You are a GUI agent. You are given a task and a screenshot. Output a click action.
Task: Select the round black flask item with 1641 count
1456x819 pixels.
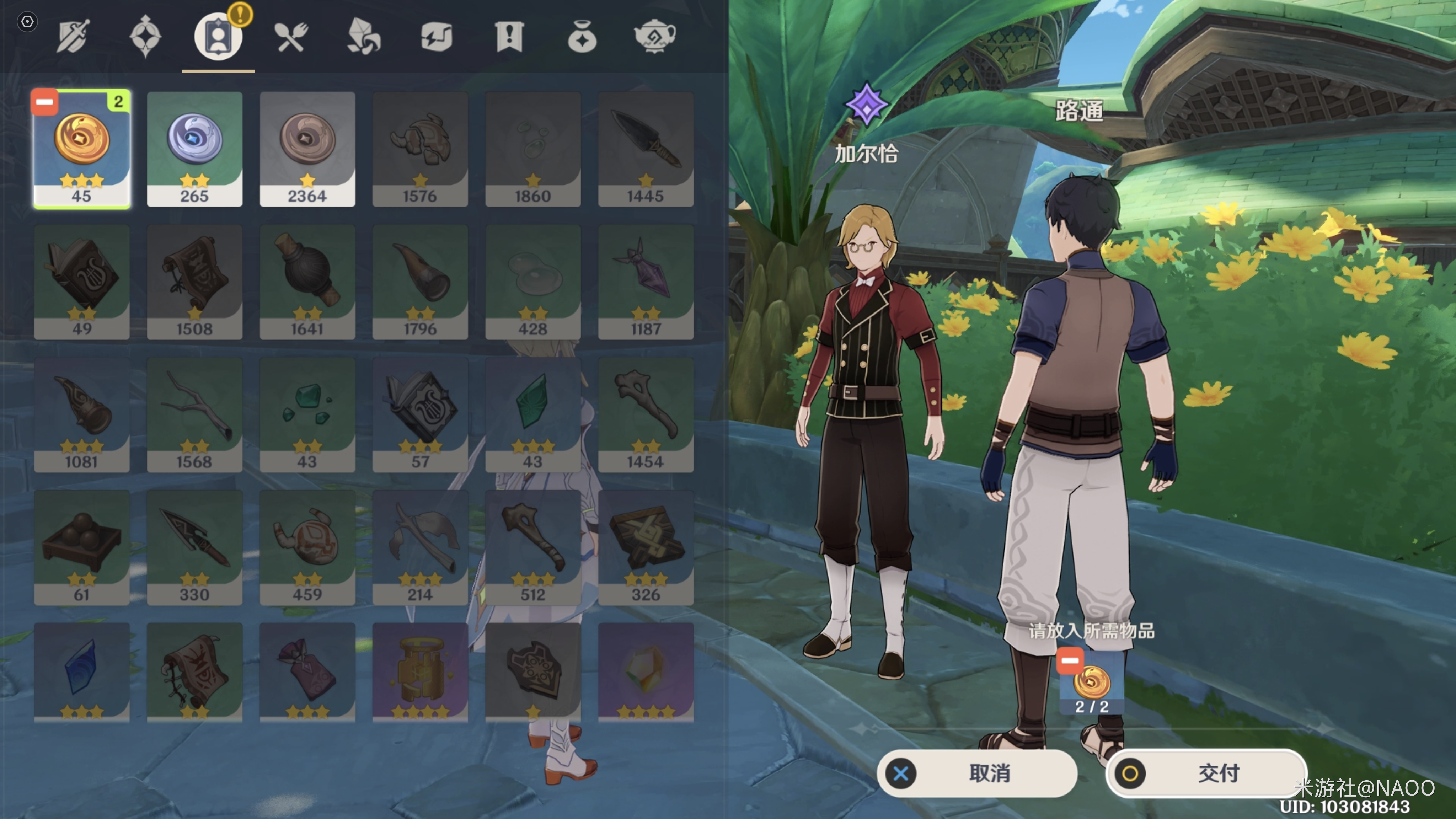pos(307,282)
